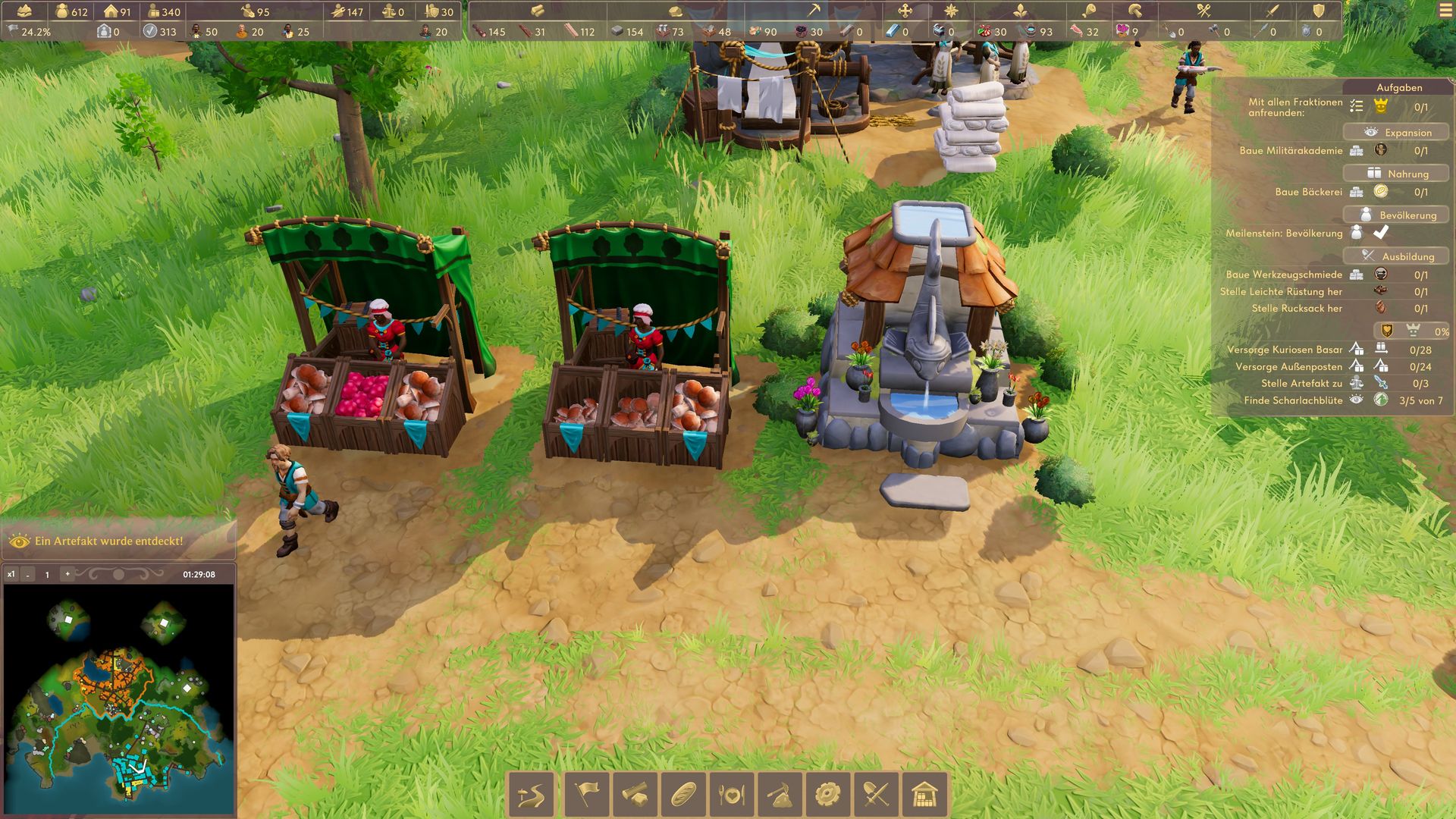Toggle the Ausbildung task category

pyautogui.click(x=1396, y=256)
